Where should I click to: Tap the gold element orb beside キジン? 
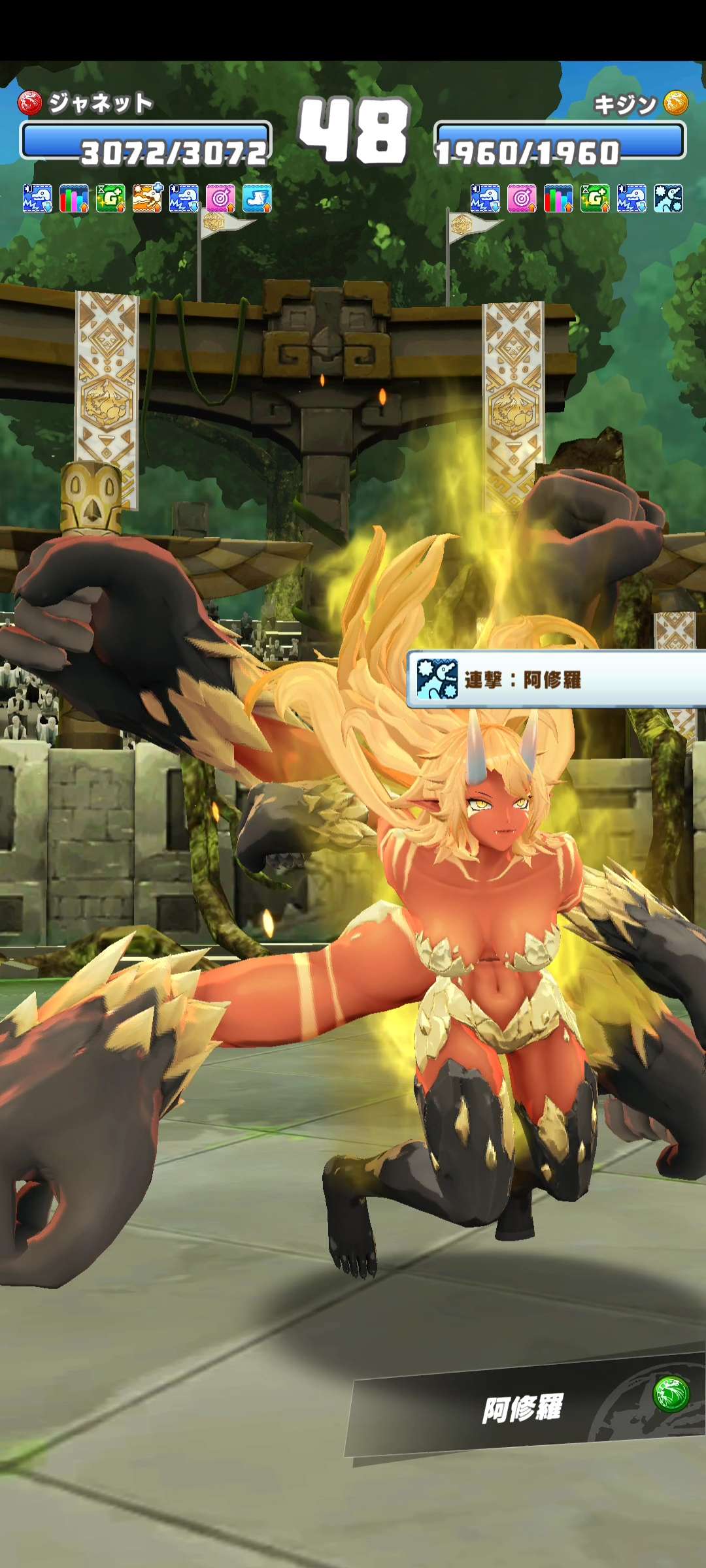point(676,103)
